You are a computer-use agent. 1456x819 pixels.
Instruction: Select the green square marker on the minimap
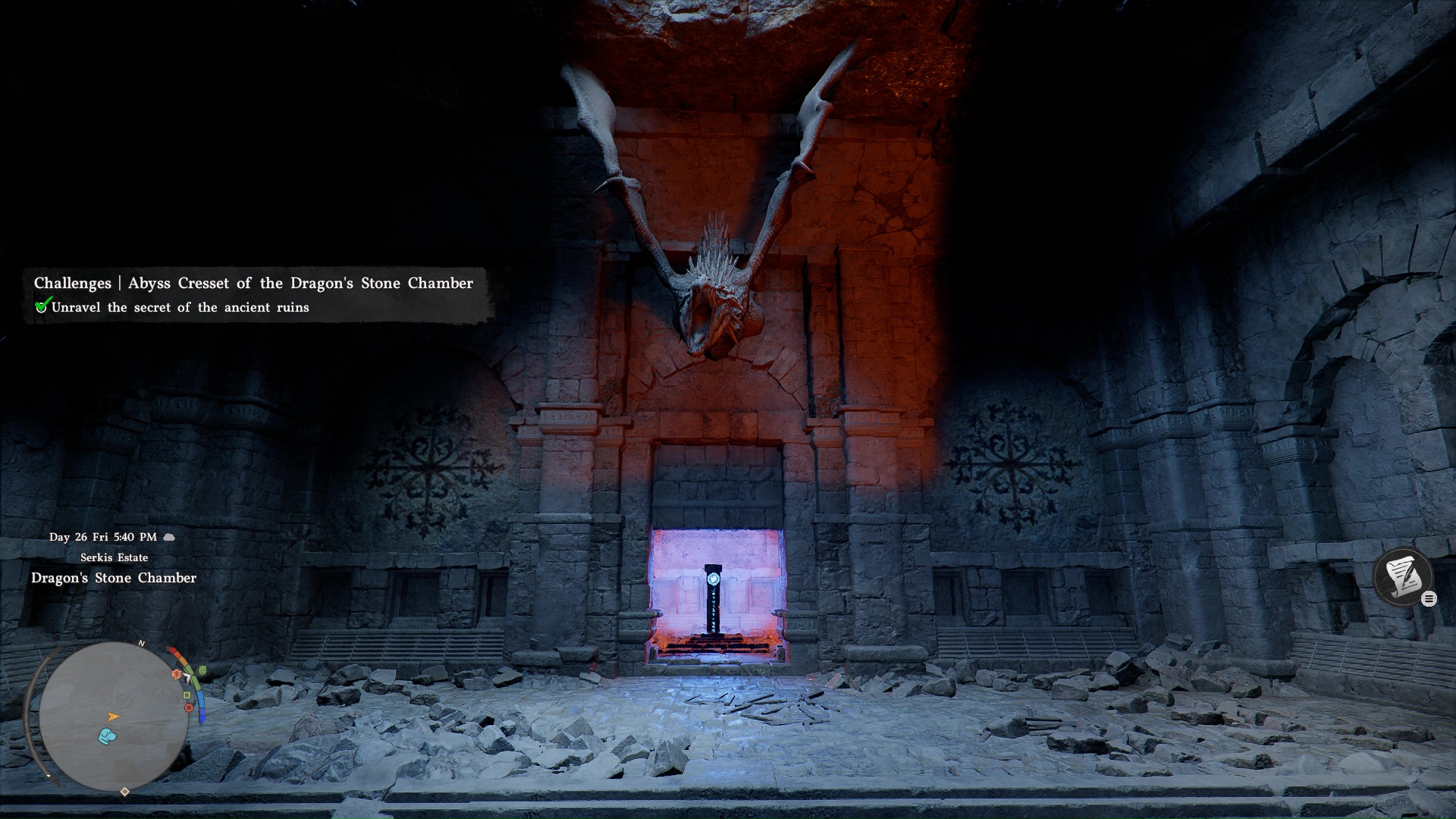click(x=186, y=696)
